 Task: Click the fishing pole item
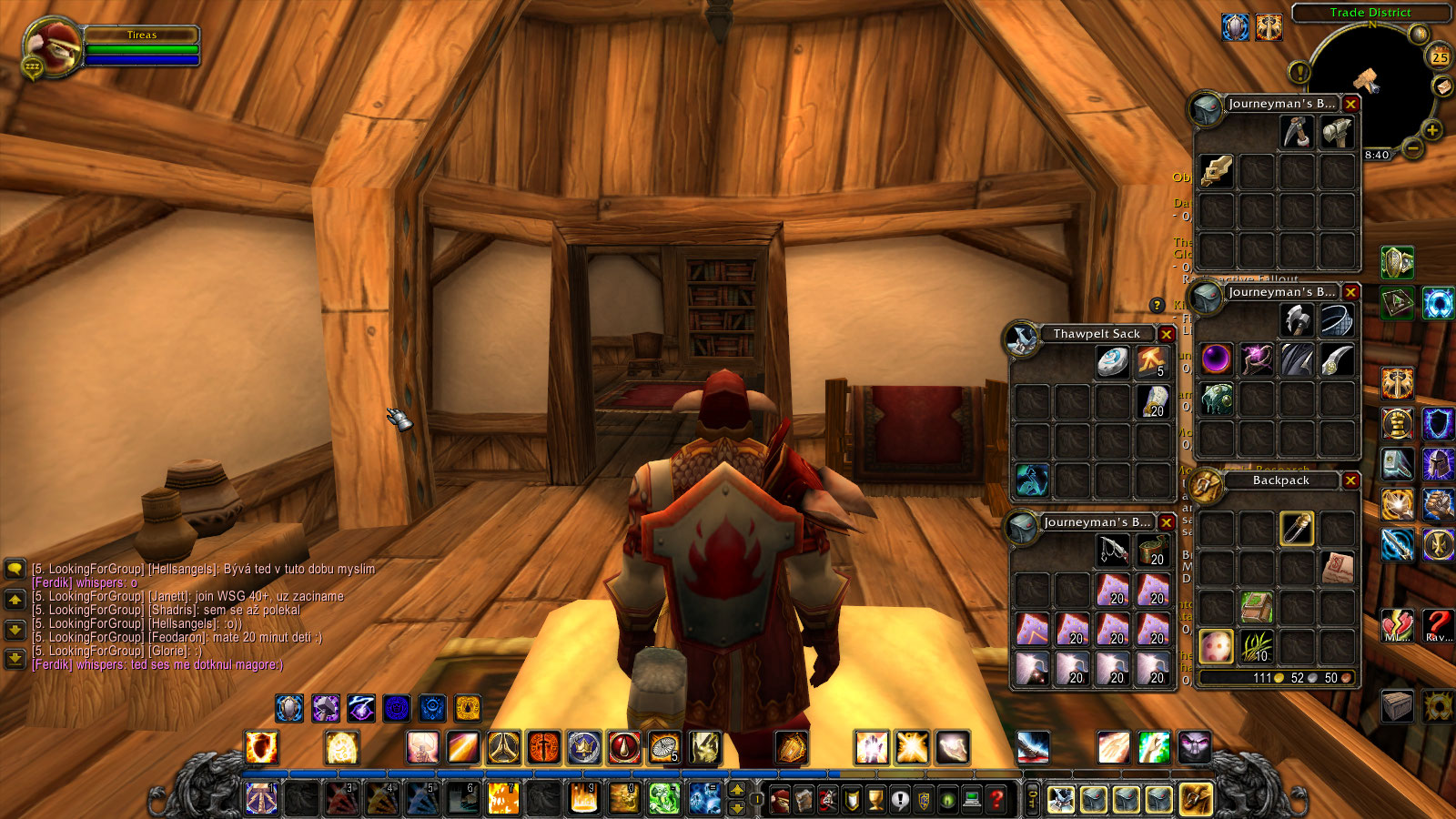coord(1113,550)
